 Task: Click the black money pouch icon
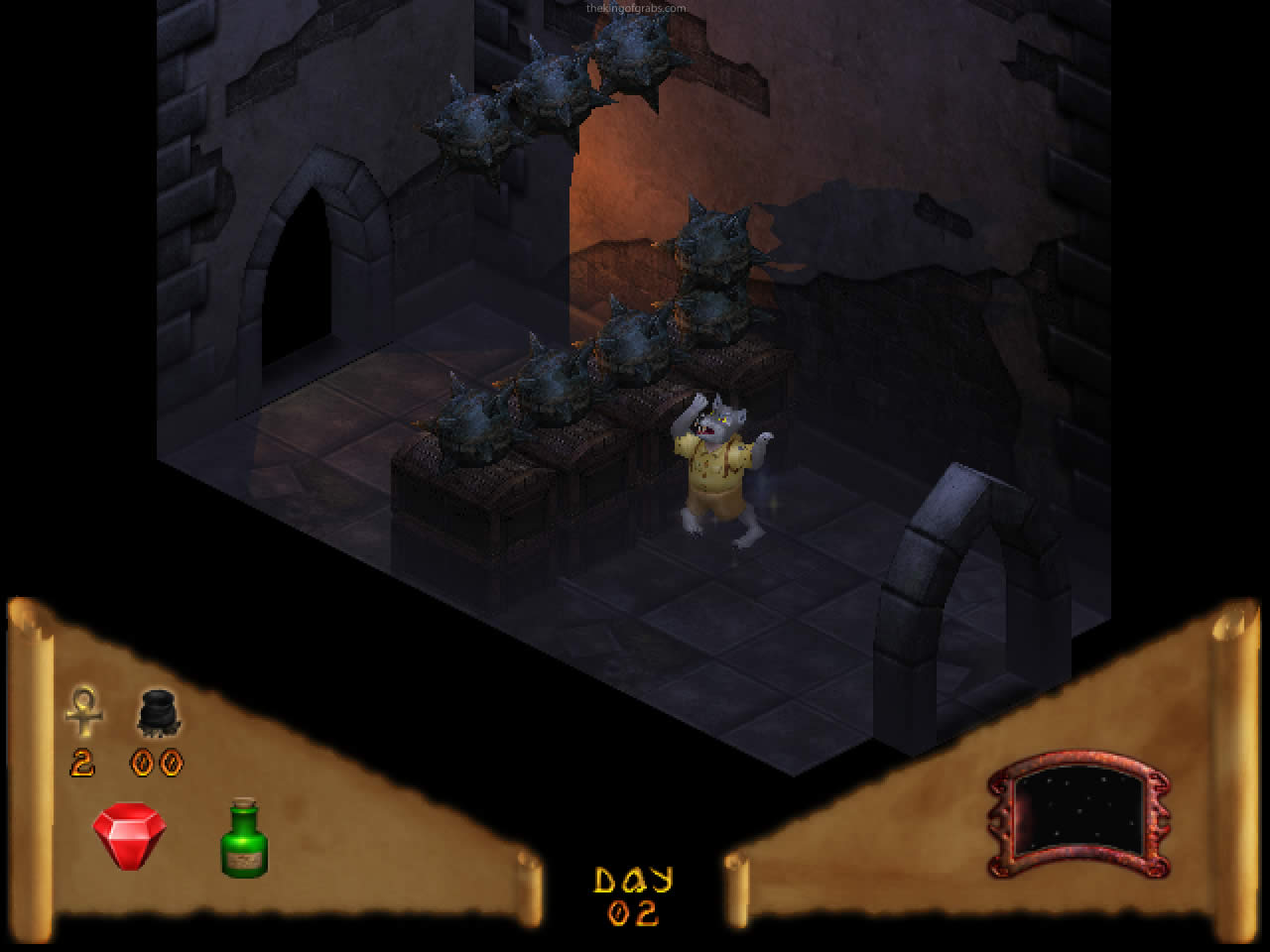click(x=159, y=714)
